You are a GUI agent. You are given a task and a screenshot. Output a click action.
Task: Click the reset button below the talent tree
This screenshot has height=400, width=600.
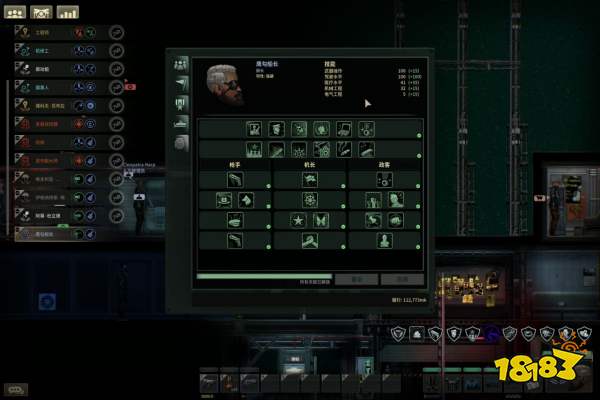pos(355,280)
